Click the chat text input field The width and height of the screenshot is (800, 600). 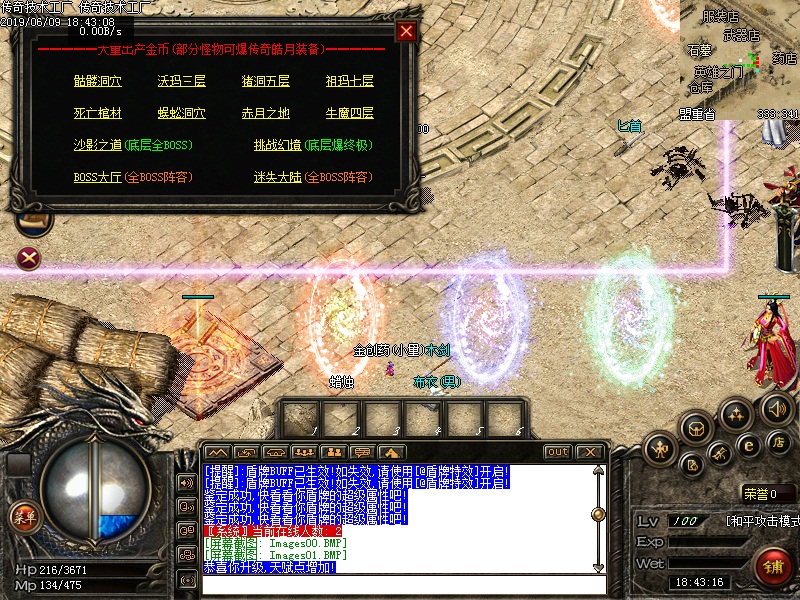400,584
